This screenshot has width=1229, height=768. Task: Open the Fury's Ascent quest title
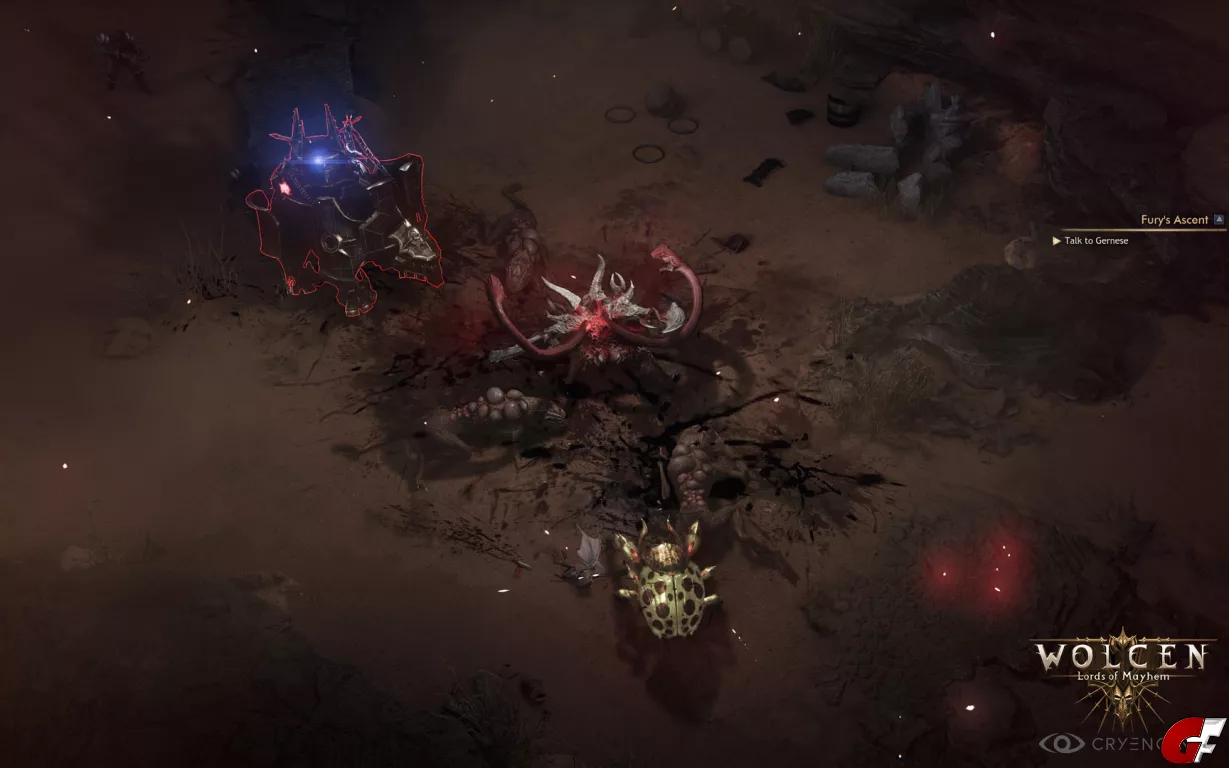(x=1174, y=220)
